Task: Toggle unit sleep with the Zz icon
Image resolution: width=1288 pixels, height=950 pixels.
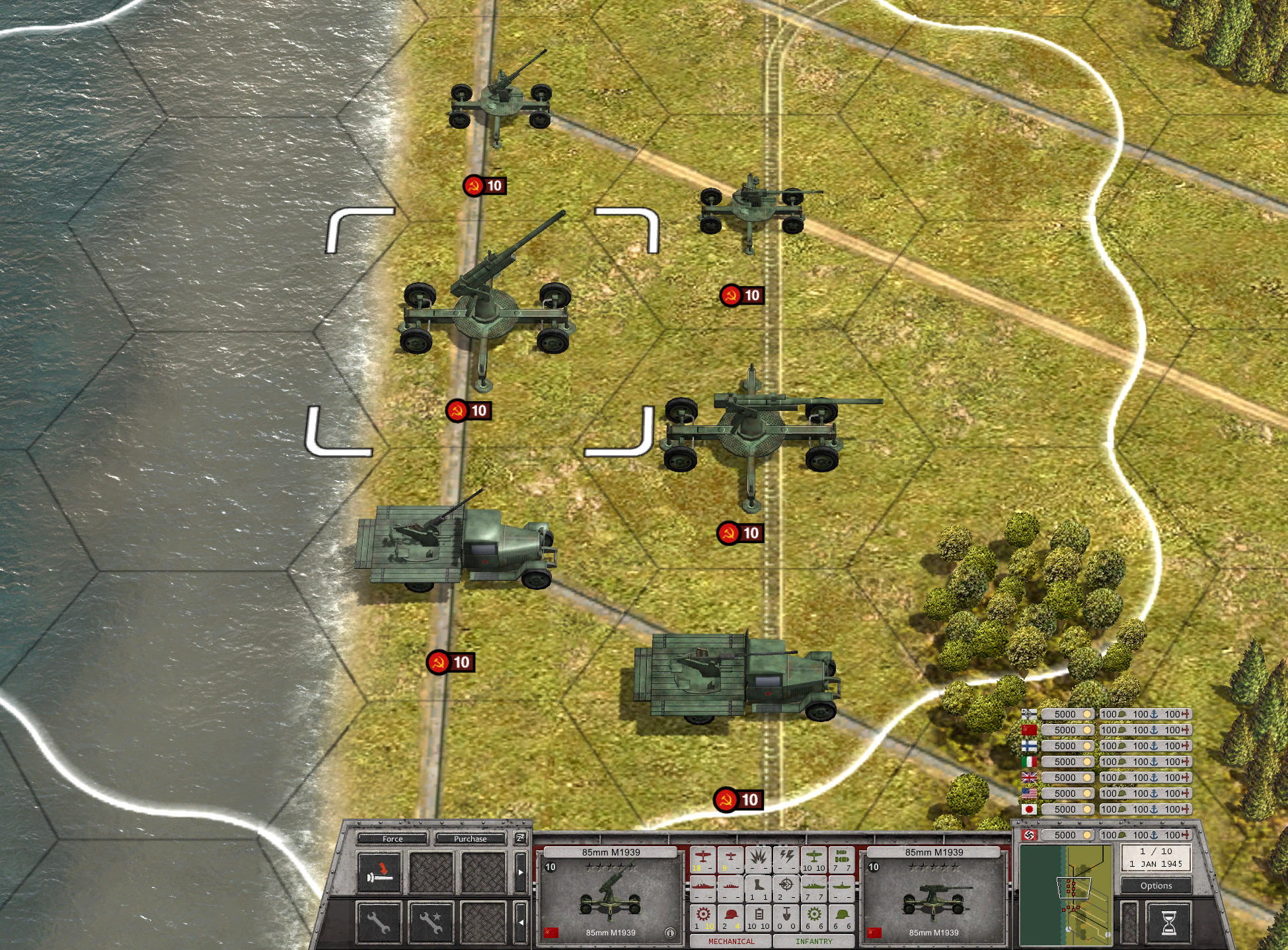Action: (520, 838)
